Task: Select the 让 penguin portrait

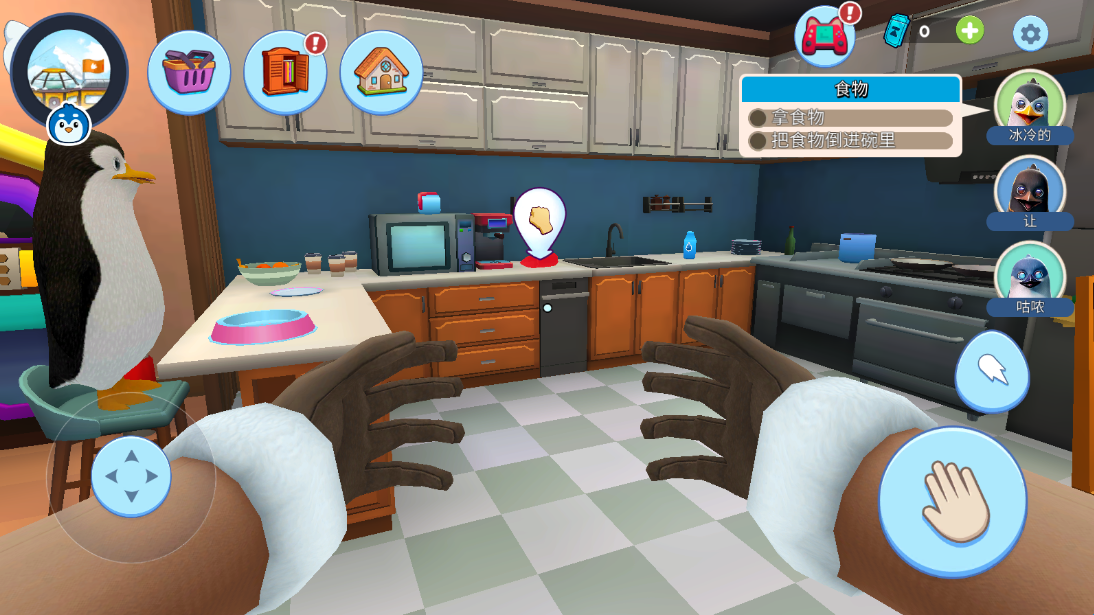Action: click(x=1030, y=189)
